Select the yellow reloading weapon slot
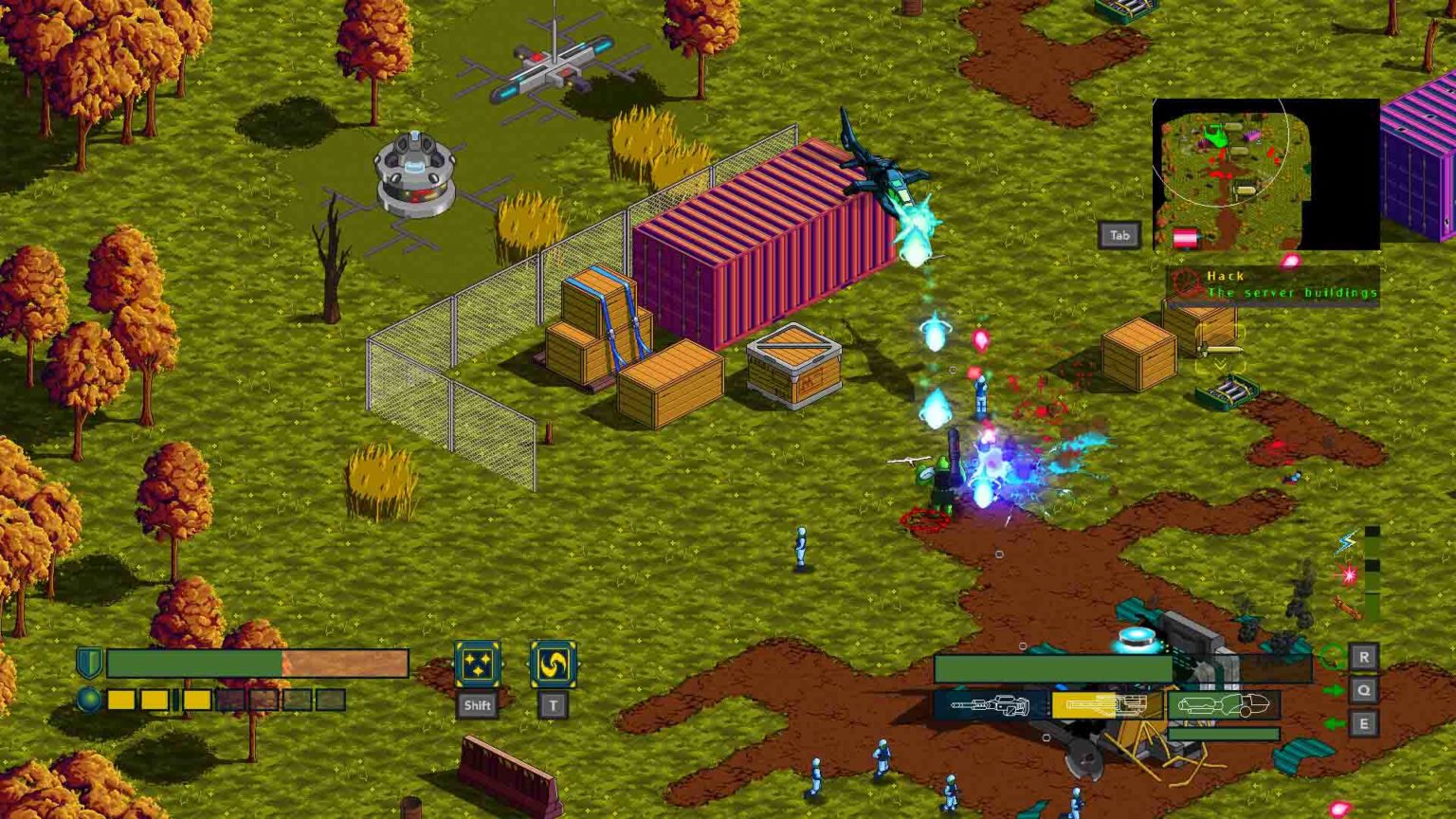 (1107, 704)
